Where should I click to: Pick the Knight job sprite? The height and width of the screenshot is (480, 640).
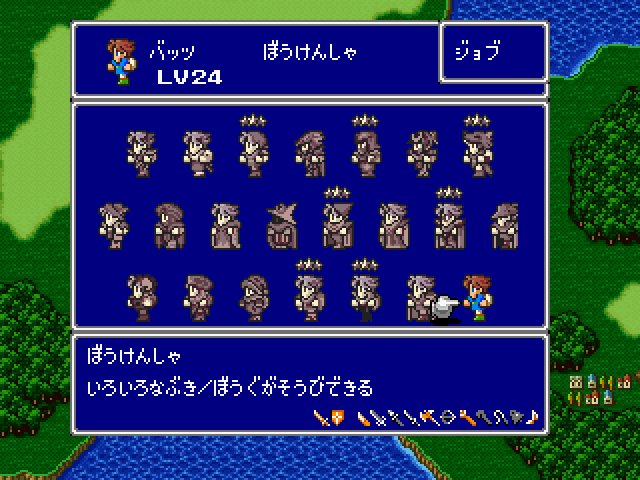140,153
